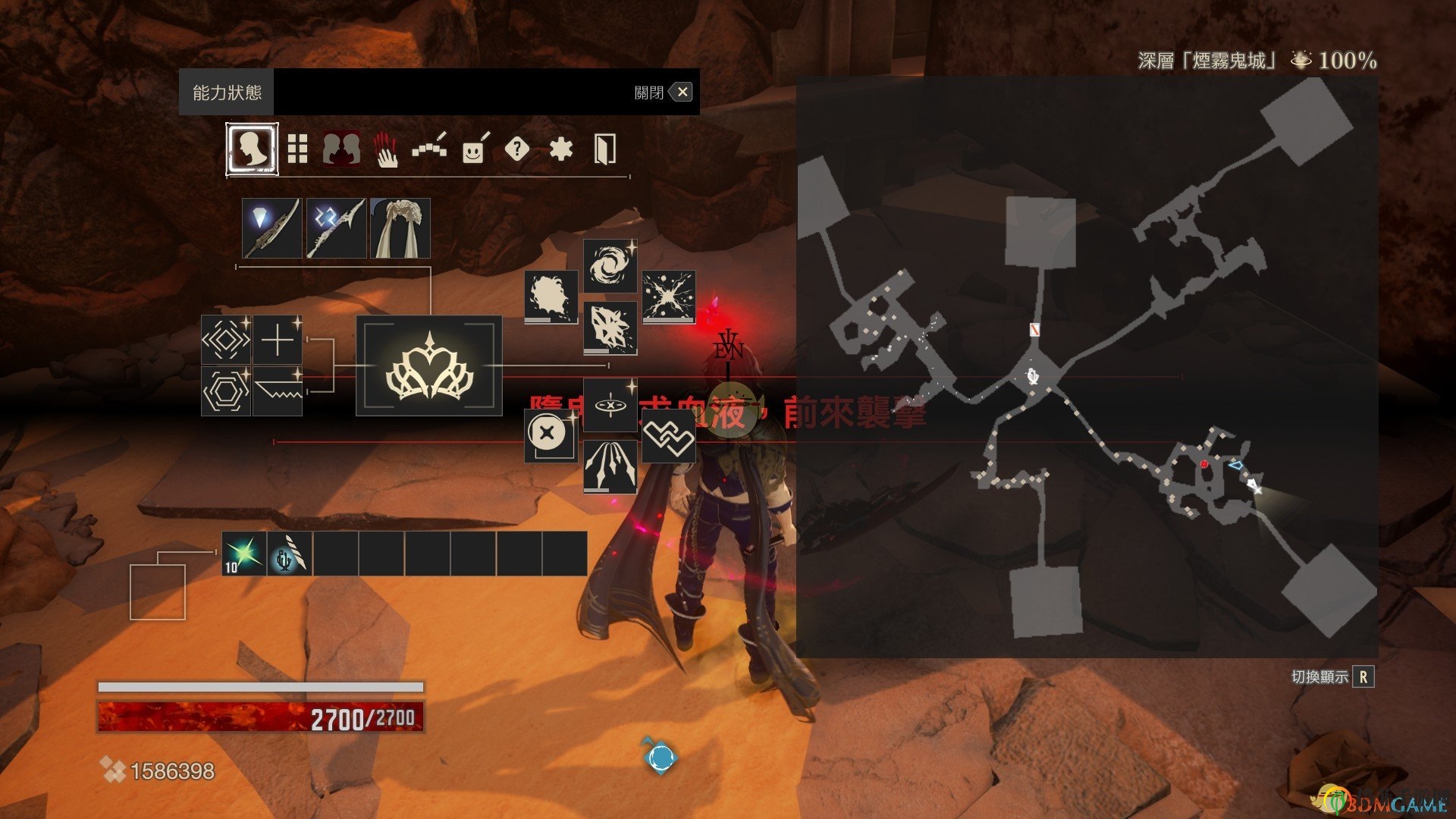Choose the swirling vortex active gift
Viewport: 1456px width, 819px height.
(x=610, y=266)
